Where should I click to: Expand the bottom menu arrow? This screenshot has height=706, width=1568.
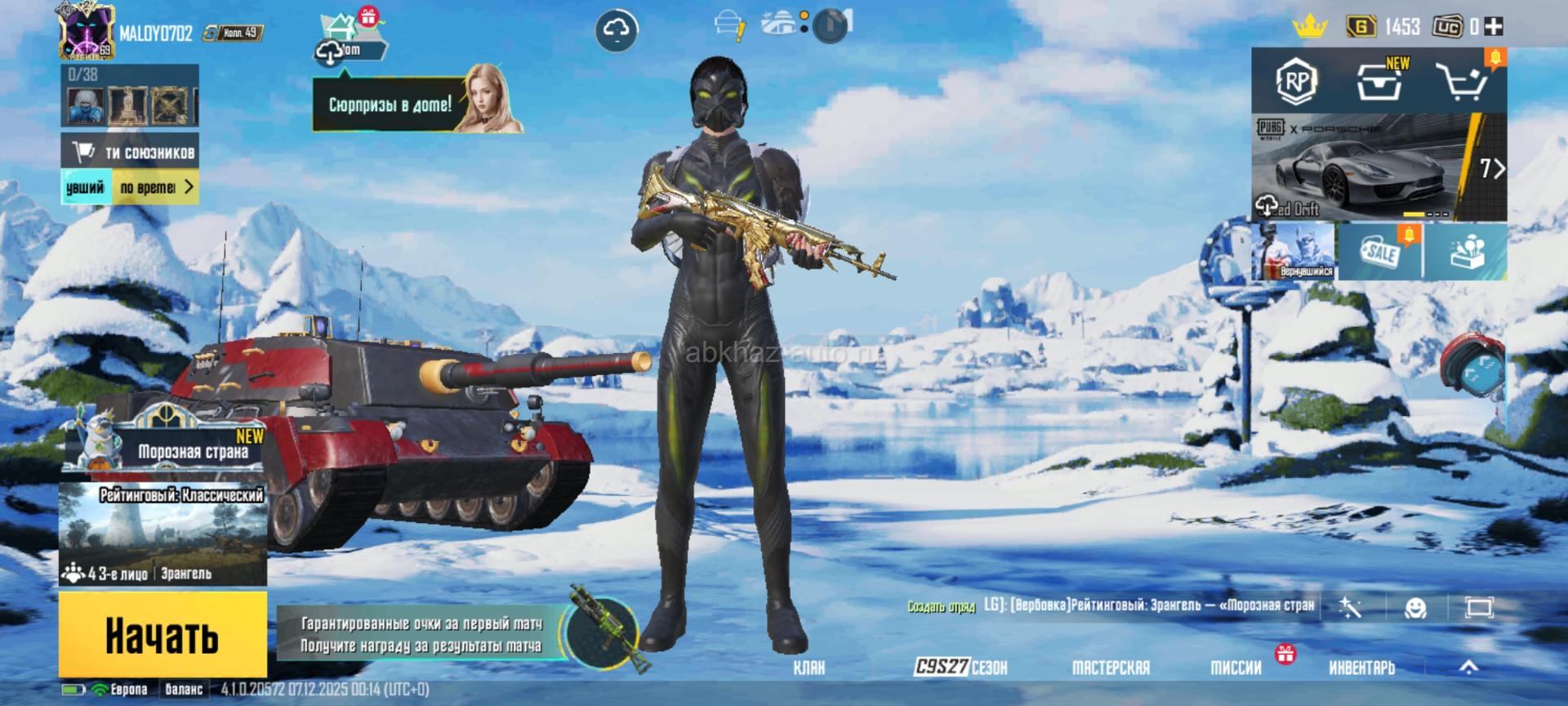1468,668
